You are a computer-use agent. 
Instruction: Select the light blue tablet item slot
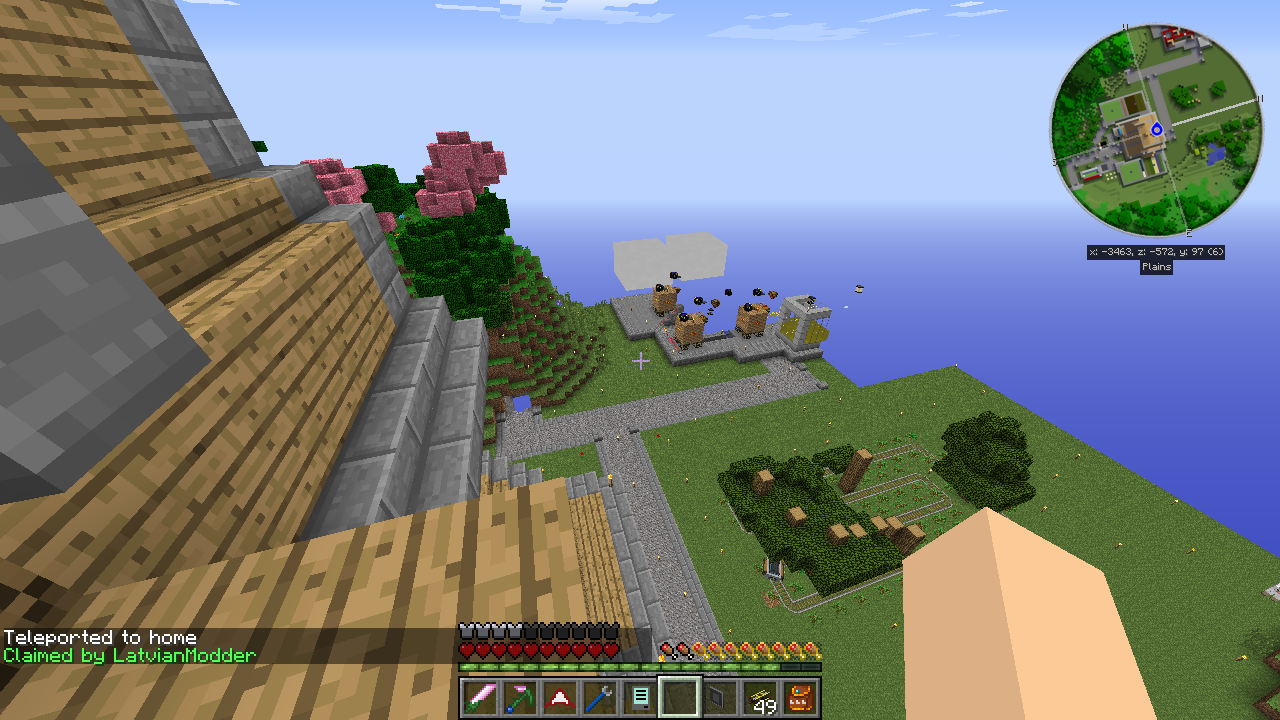click(x=639, y=698)
